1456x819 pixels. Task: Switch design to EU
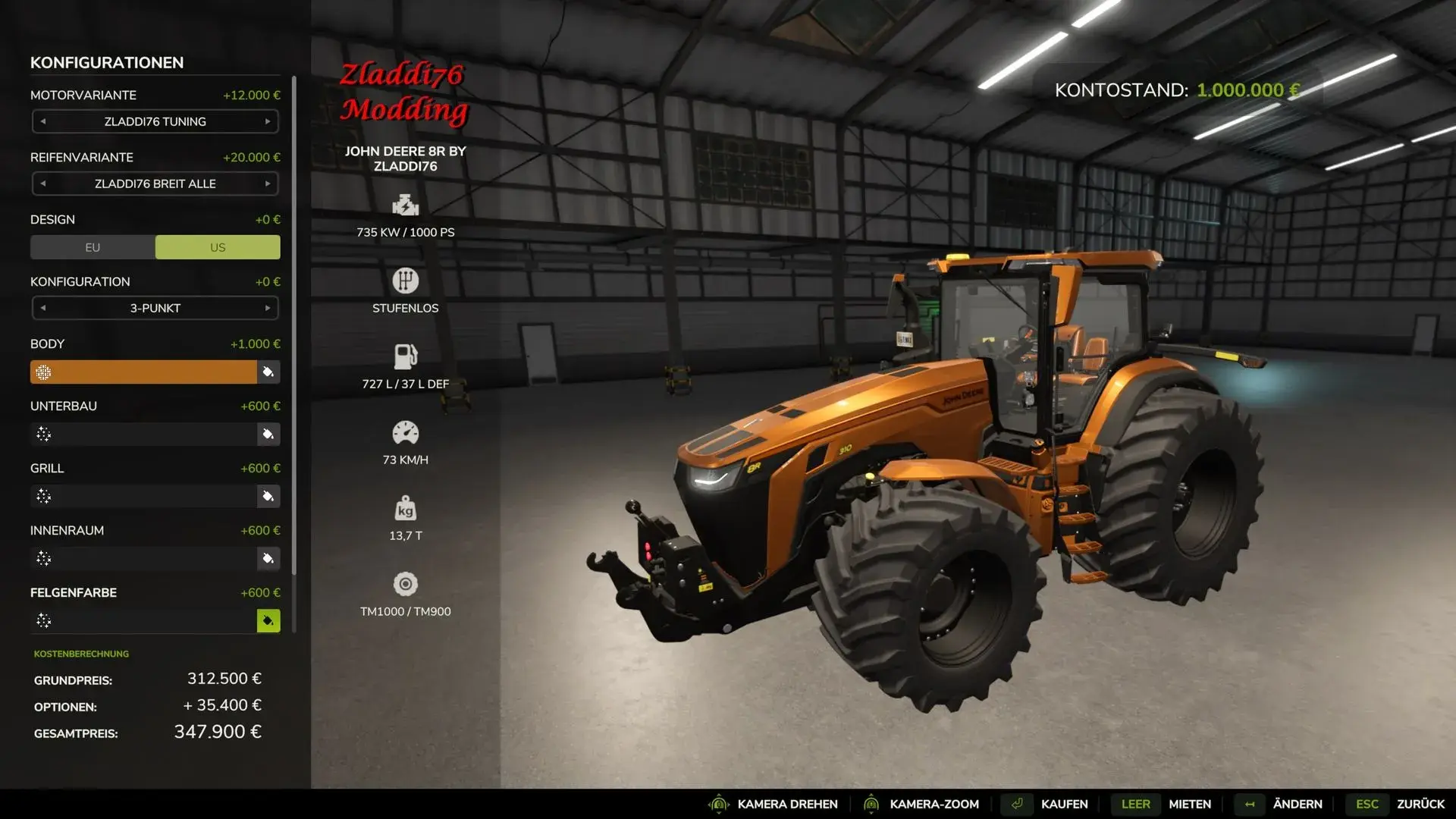(x=93, y=247)
